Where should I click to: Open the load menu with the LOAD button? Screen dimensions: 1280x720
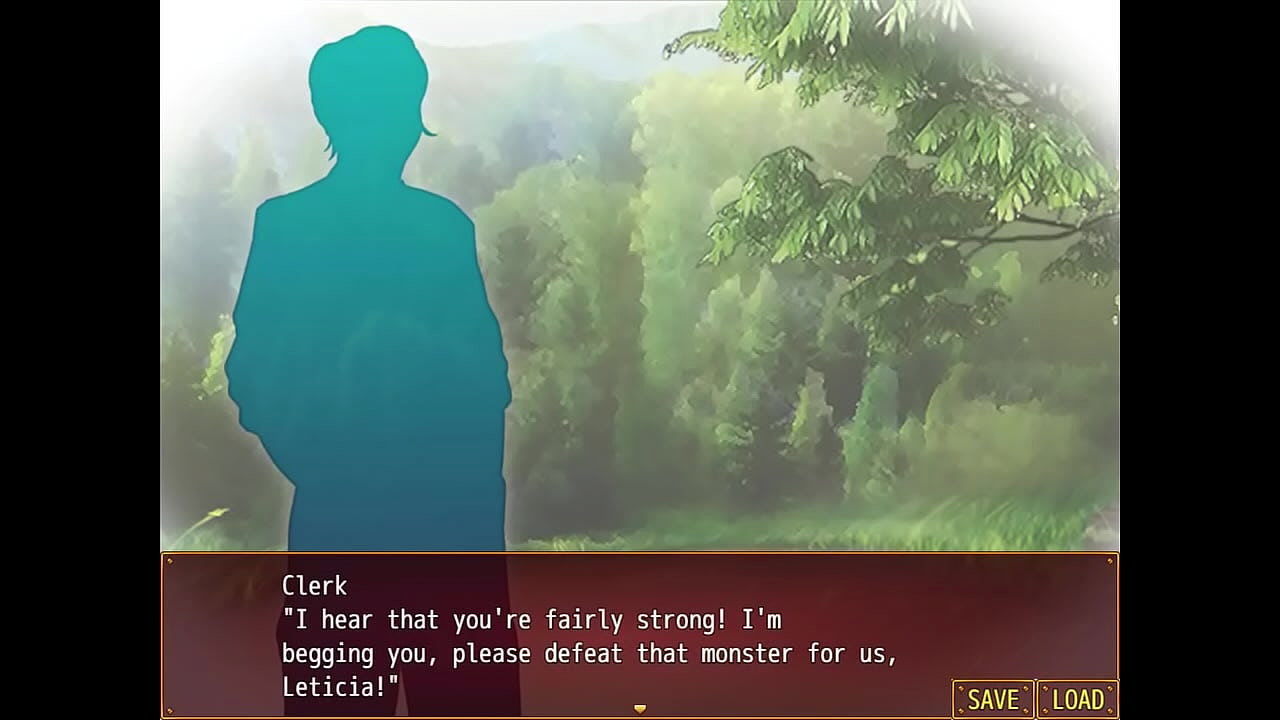click(x=1077, y=700)
